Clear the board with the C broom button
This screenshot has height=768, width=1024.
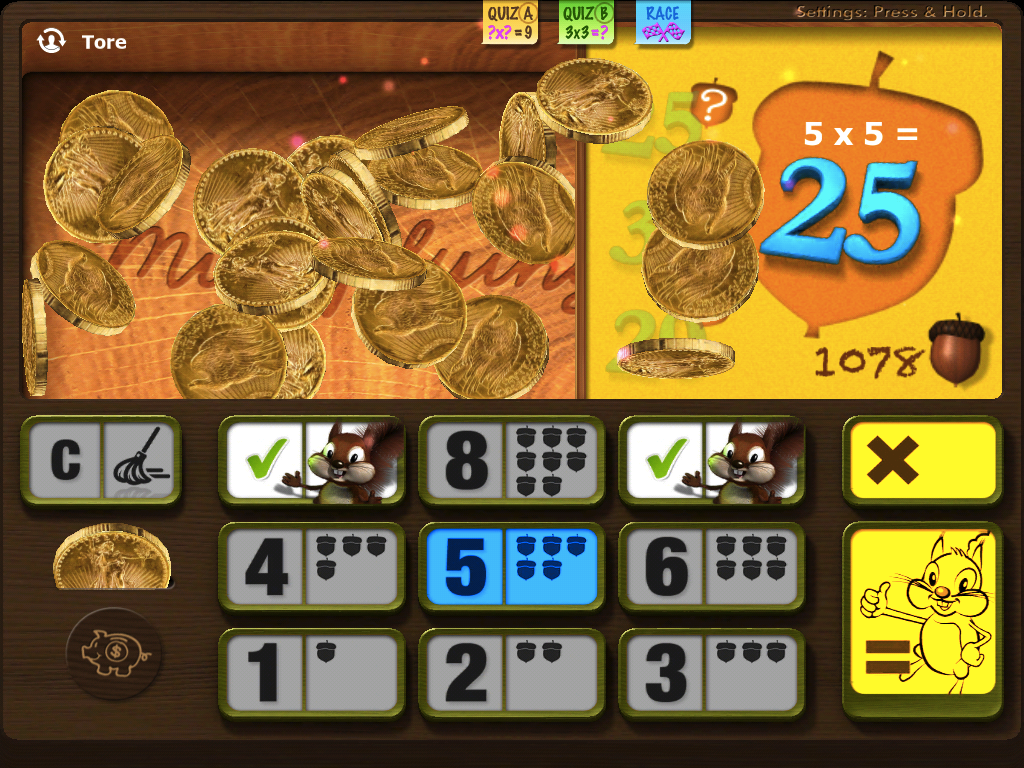tap(101, 461)
